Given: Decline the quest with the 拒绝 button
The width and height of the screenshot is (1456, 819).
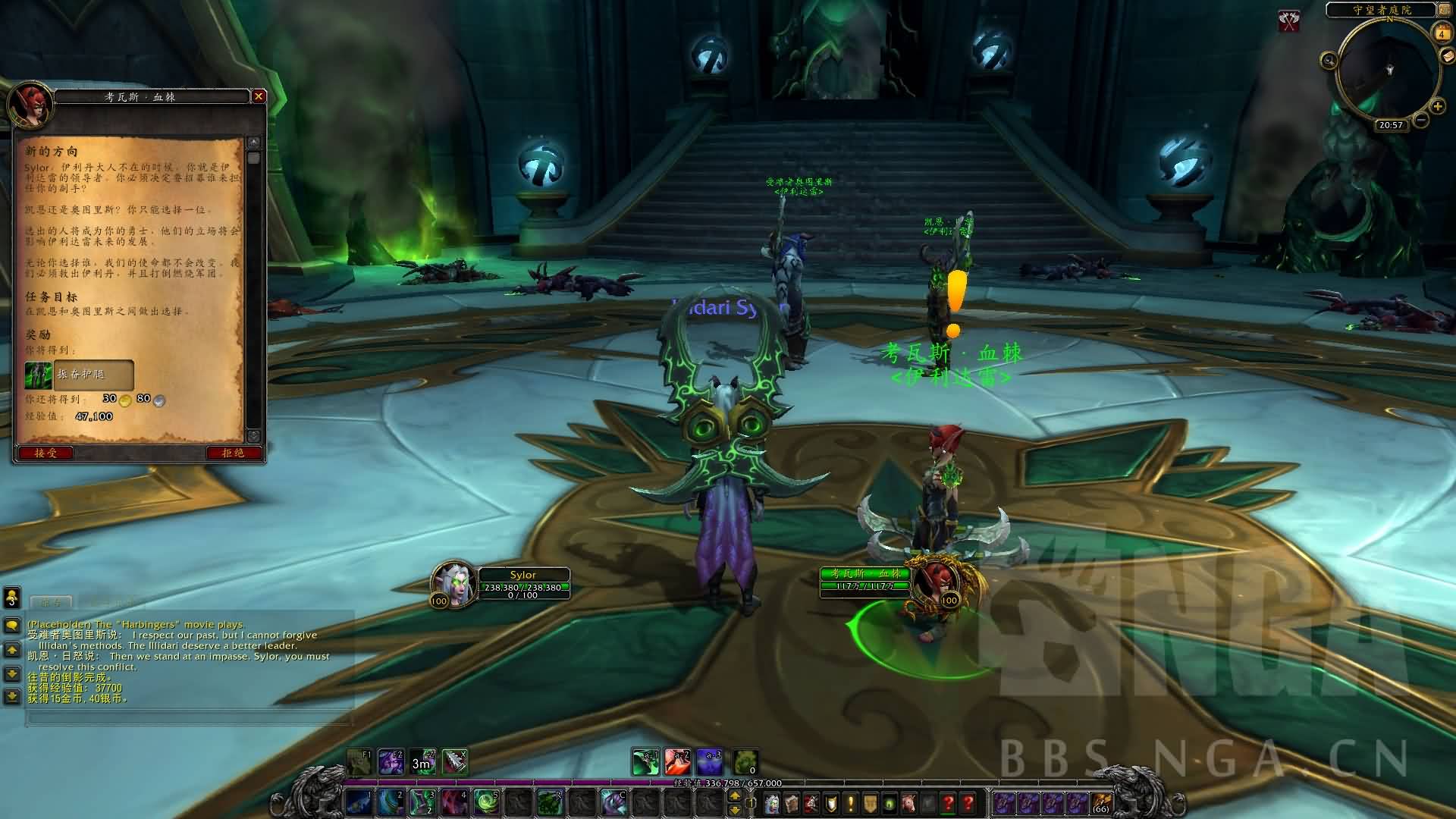Looking at the screenshot, I should 233,453.
